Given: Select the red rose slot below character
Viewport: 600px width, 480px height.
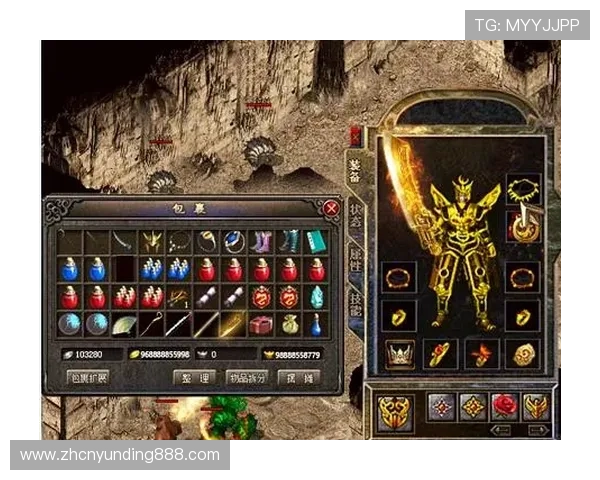Looking at the screenshot, I should (505, 406).
